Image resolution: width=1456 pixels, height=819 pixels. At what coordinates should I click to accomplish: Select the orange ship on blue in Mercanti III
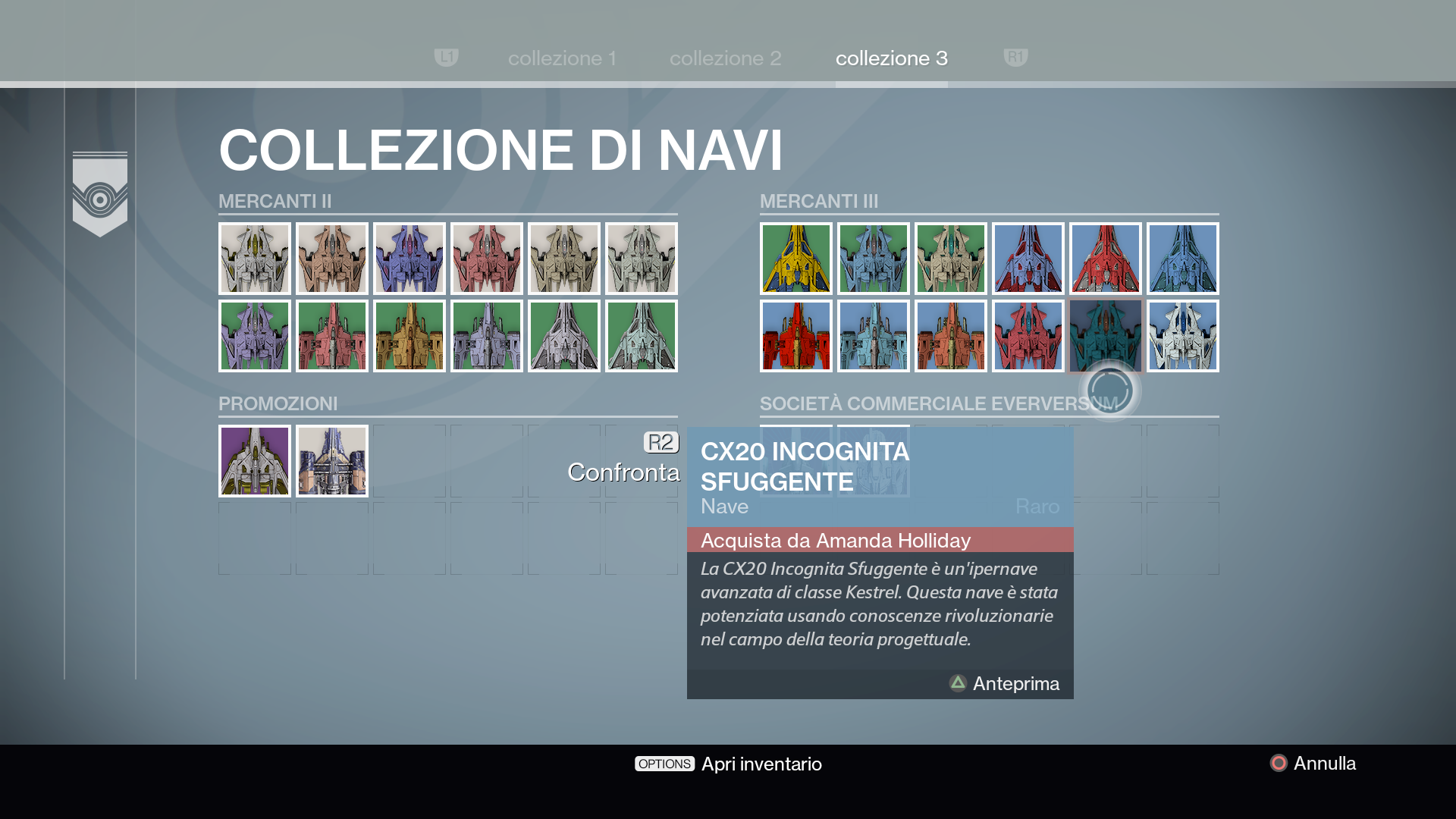[x=951, y=336]
